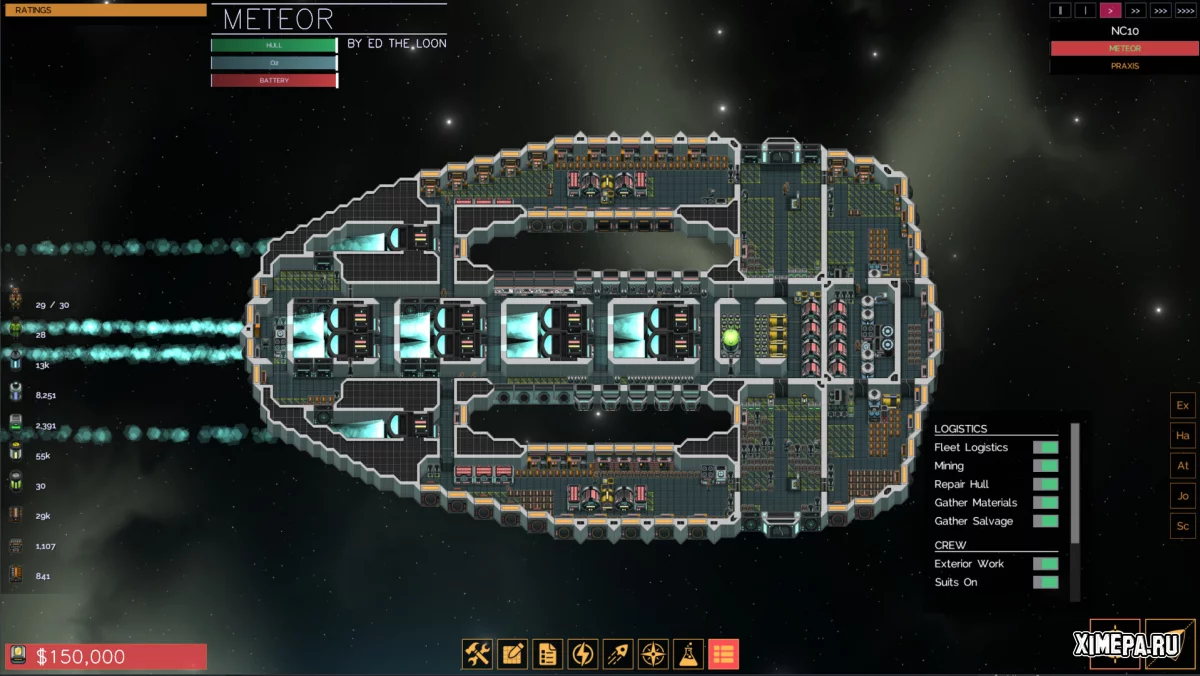This screenshot has height=676, width=1200.
Task: Toggle the highlighted red list panel button
Action: tap(723, 654)
